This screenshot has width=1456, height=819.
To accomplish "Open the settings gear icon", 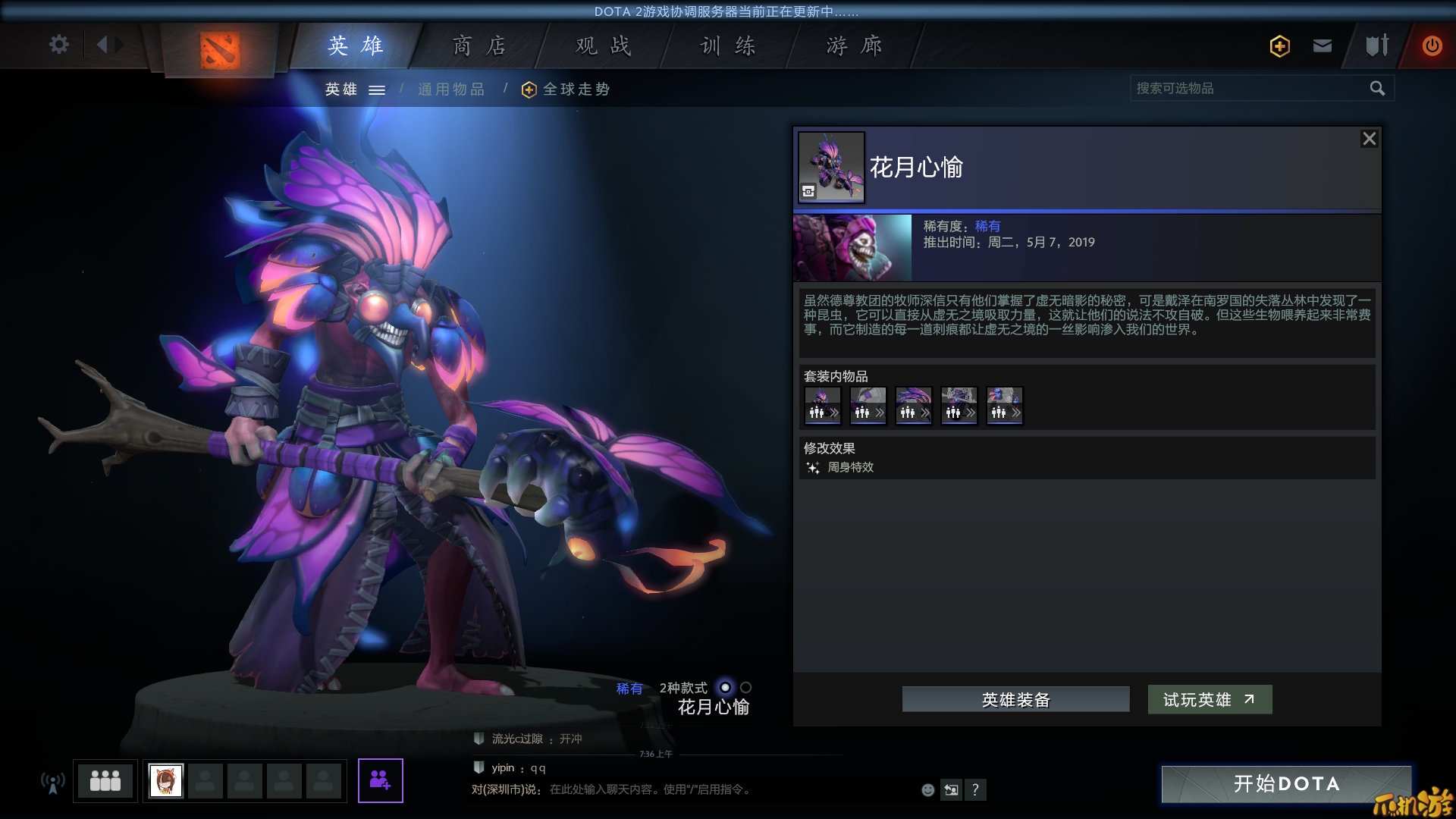I will [x=58, y=45].
